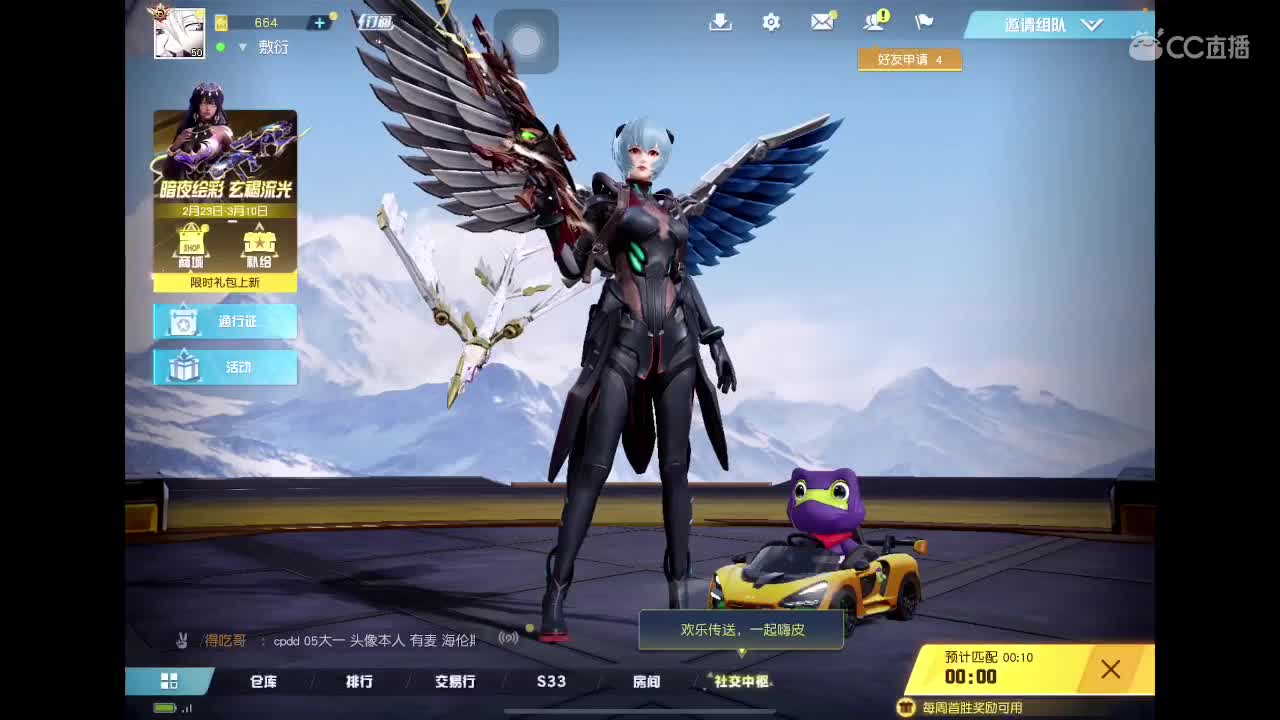Expand the arrow under 欢乐传送 banner
1280x720 pixels.
tap(740, 654)
